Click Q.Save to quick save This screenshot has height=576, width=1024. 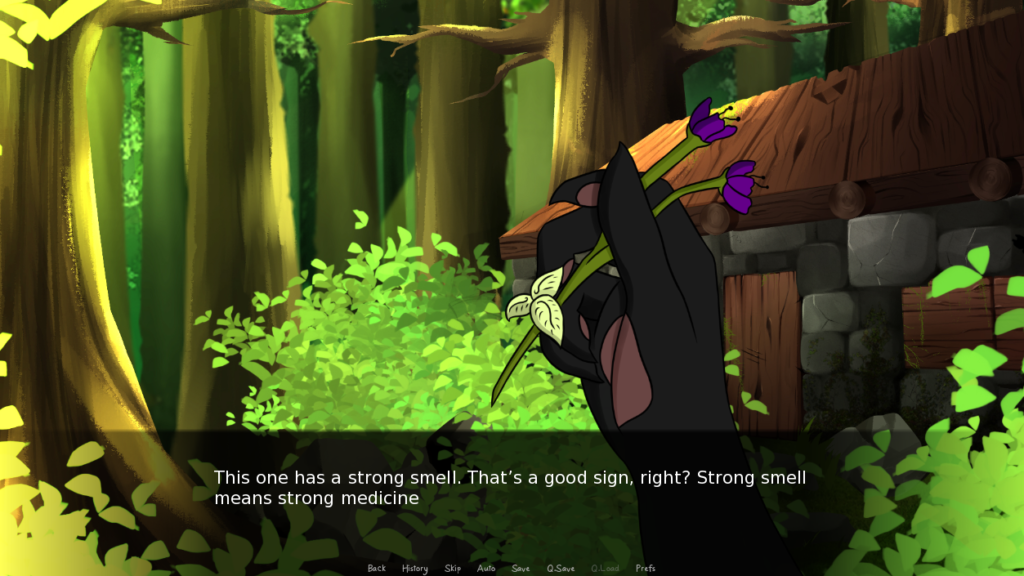click(559, 568)
